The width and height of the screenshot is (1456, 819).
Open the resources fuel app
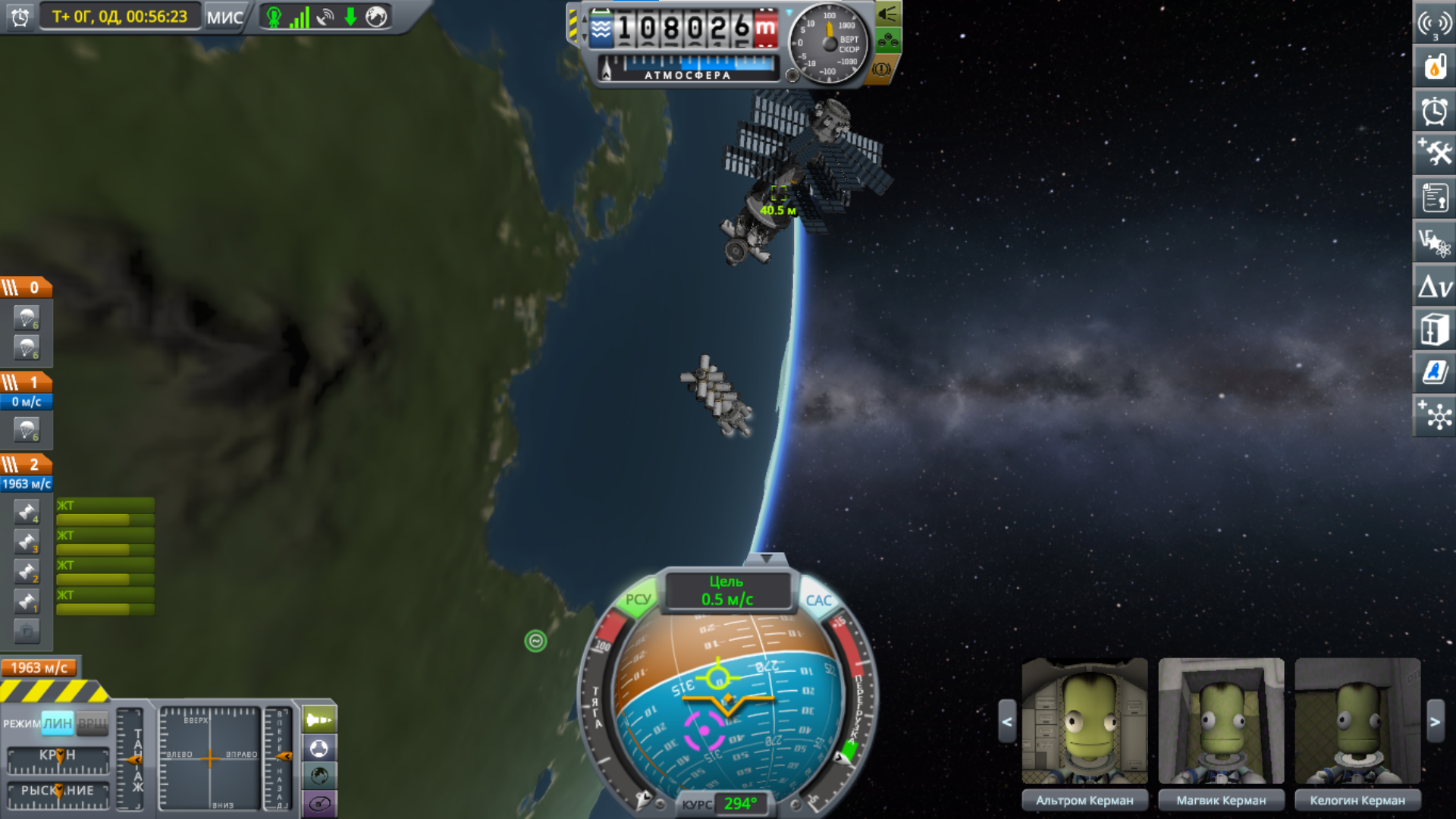click(x=1435, y=67)
